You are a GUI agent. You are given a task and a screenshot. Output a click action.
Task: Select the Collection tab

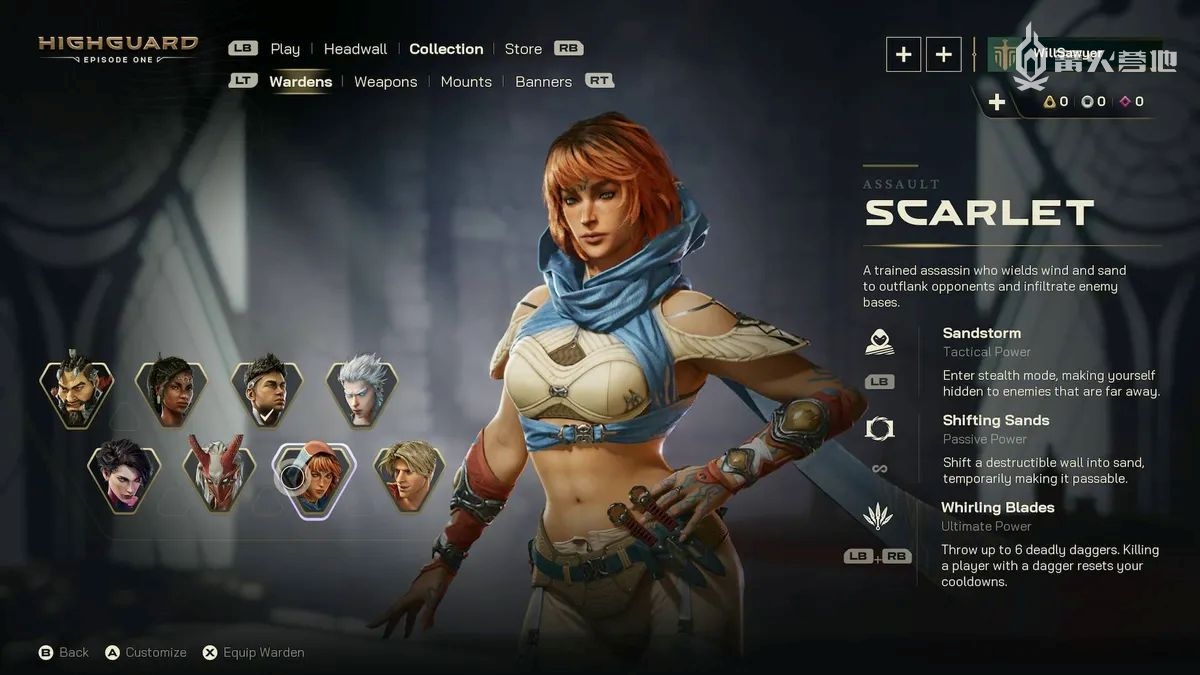[x=446, y=49]
